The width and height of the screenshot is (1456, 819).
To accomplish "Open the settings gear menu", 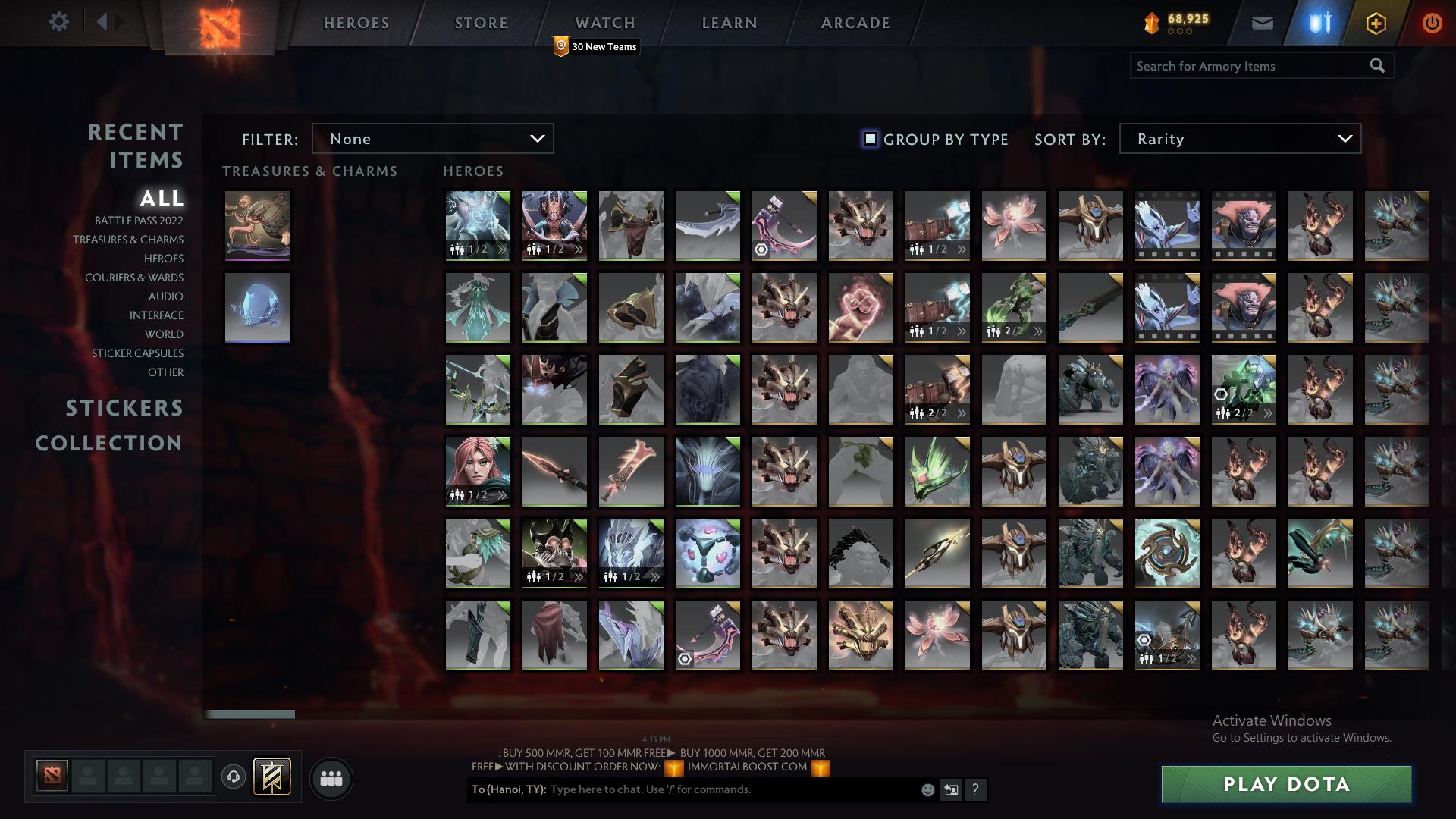I will click(x=59, y=21).
